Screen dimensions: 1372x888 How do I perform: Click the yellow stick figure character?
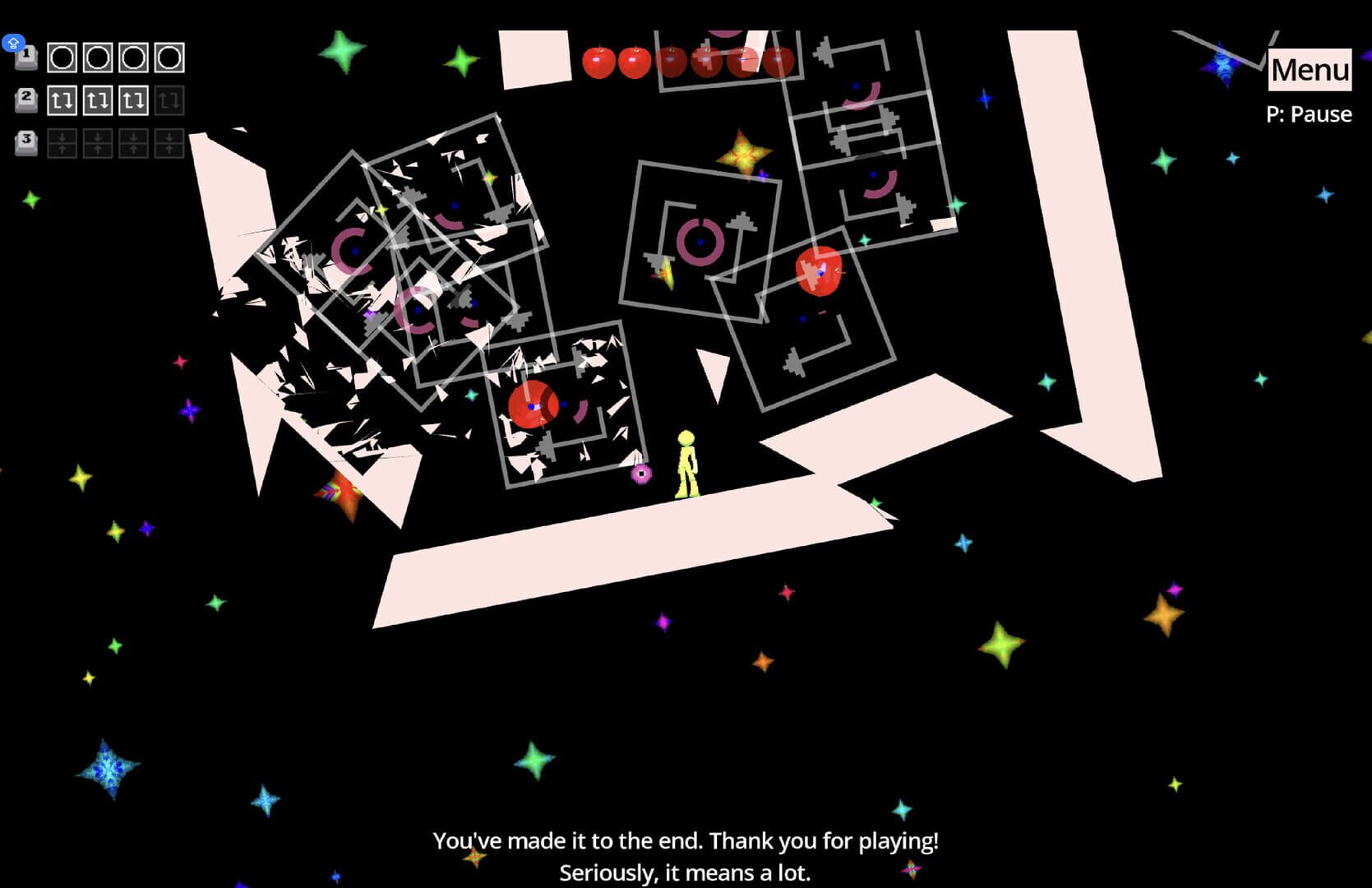click(x=687, y=465)
